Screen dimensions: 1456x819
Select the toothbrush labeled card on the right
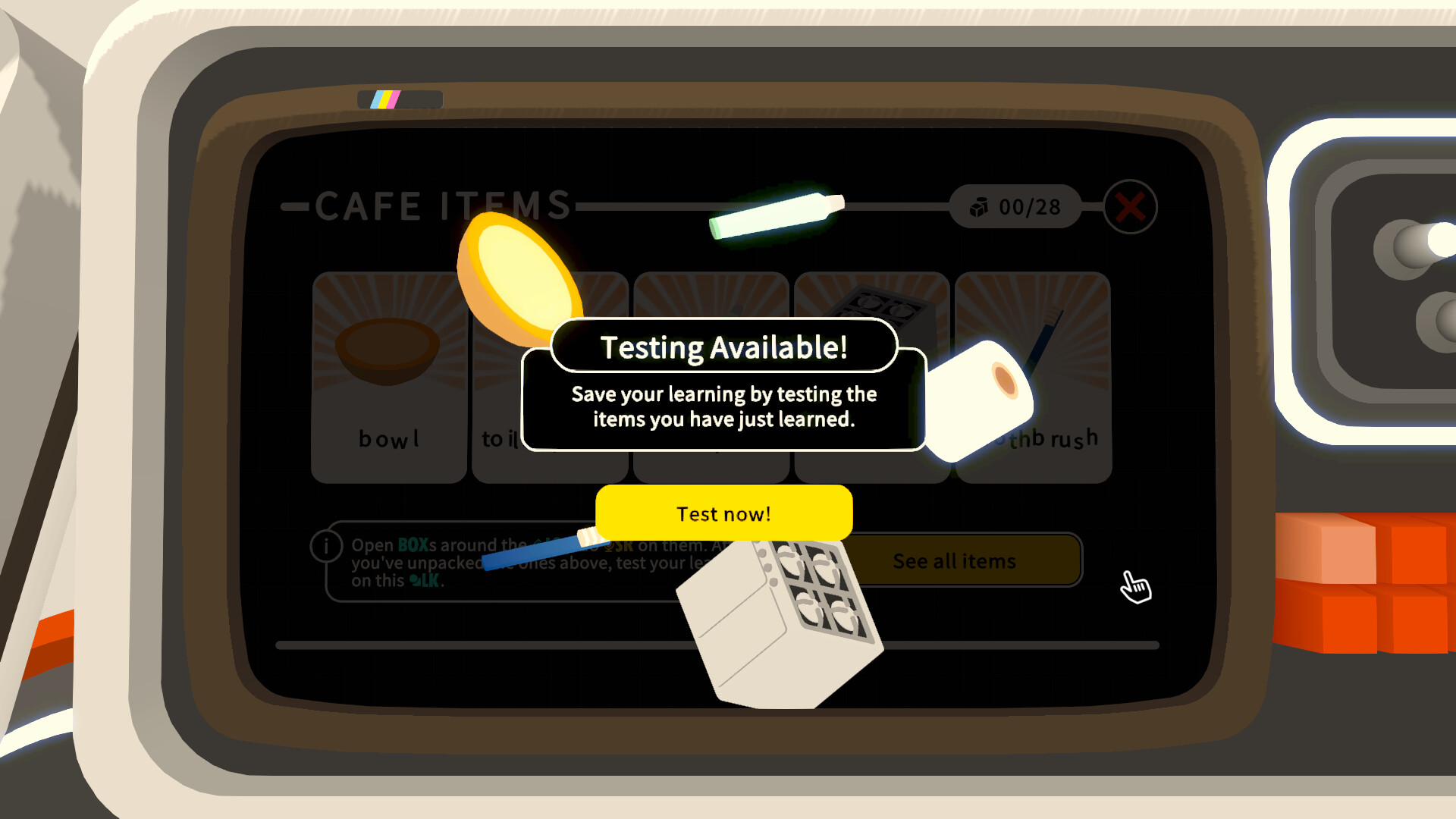coord(1032,375)
